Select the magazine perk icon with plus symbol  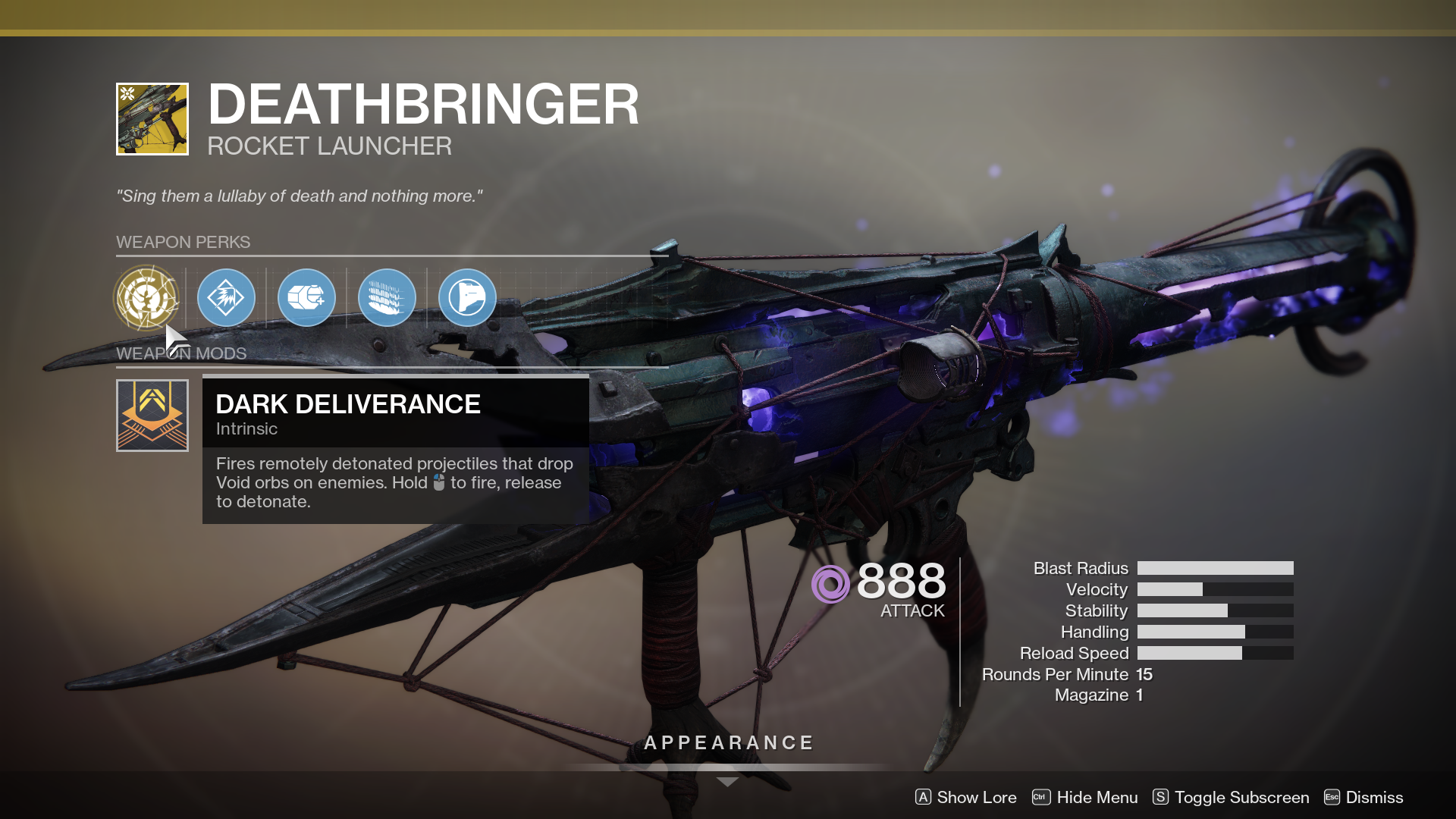pos(306,298)
